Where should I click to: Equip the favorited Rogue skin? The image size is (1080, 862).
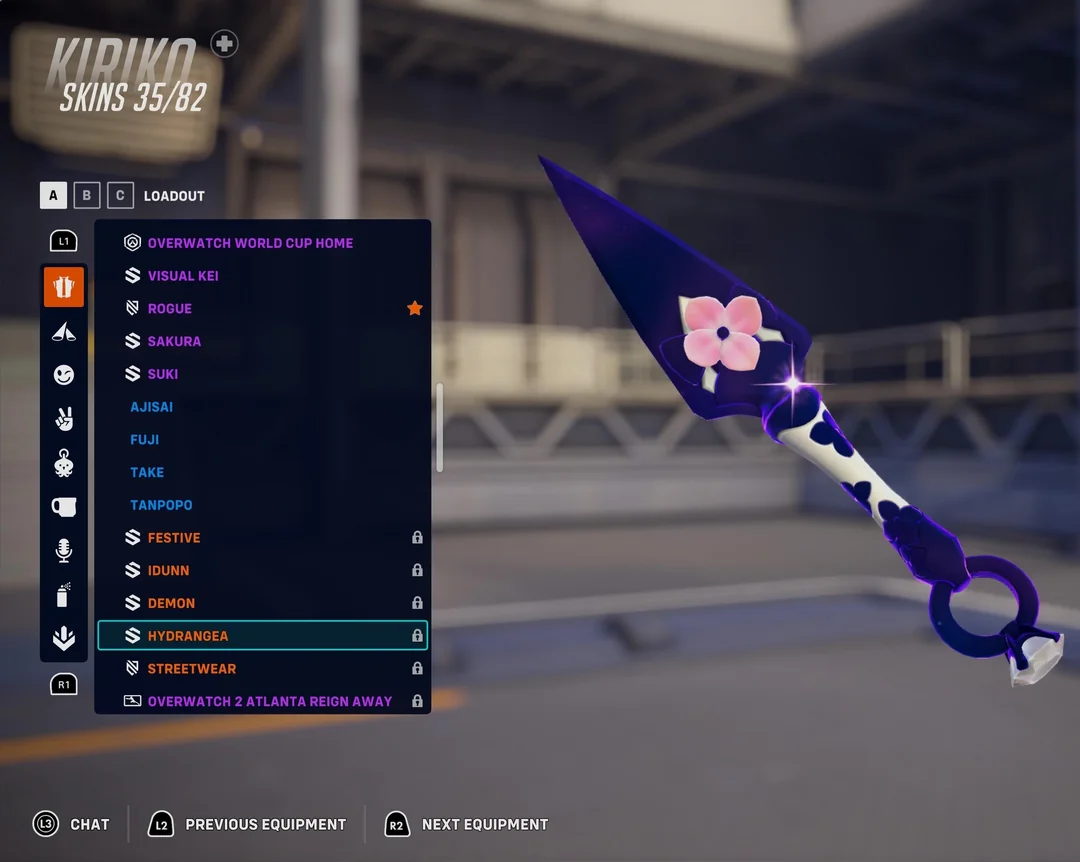170,309
